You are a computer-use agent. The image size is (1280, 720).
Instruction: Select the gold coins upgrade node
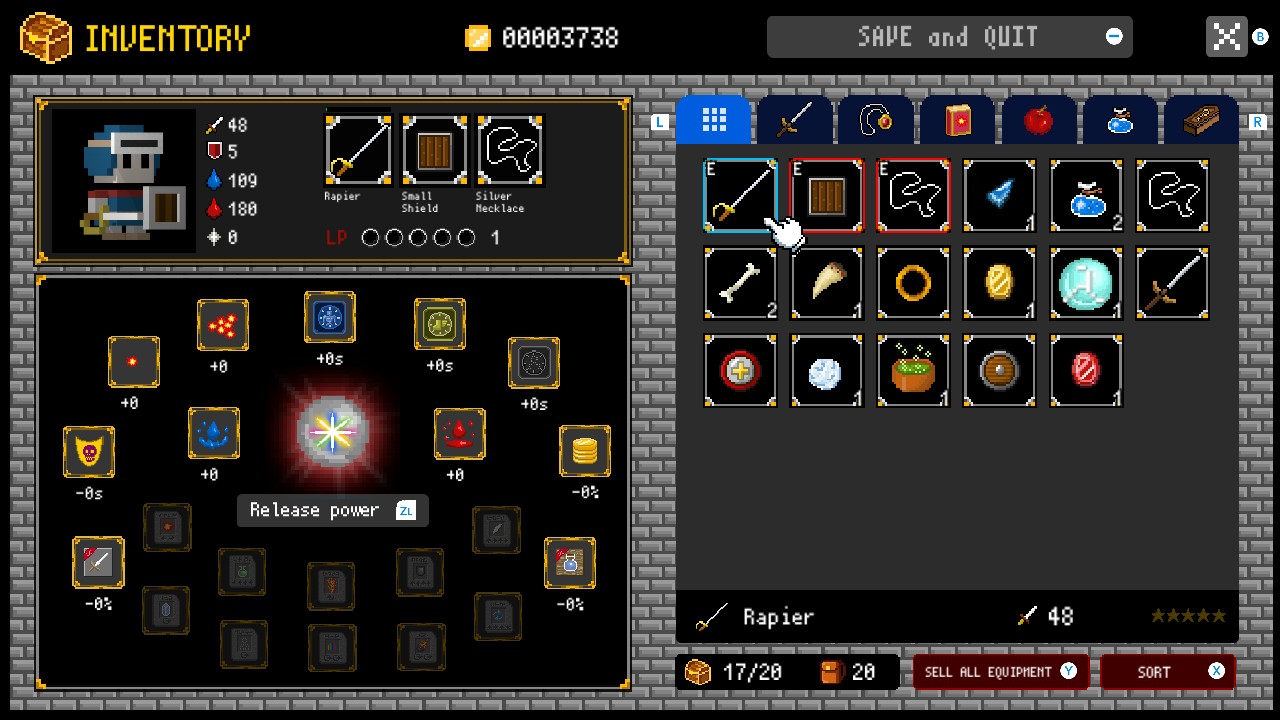click(x=584, y=452)
